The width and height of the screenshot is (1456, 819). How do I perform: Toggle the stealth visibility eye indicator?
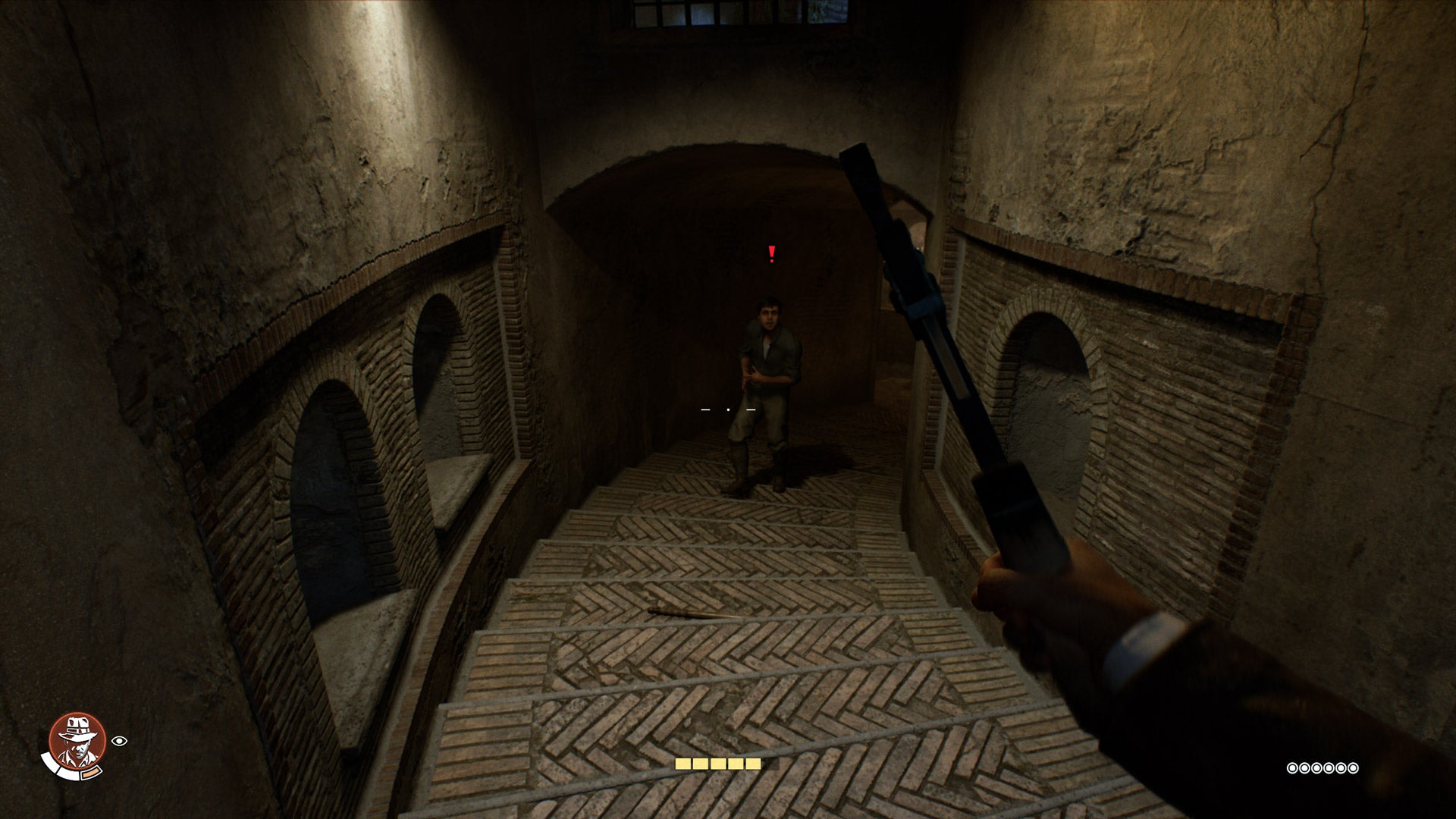click(119, 741)
